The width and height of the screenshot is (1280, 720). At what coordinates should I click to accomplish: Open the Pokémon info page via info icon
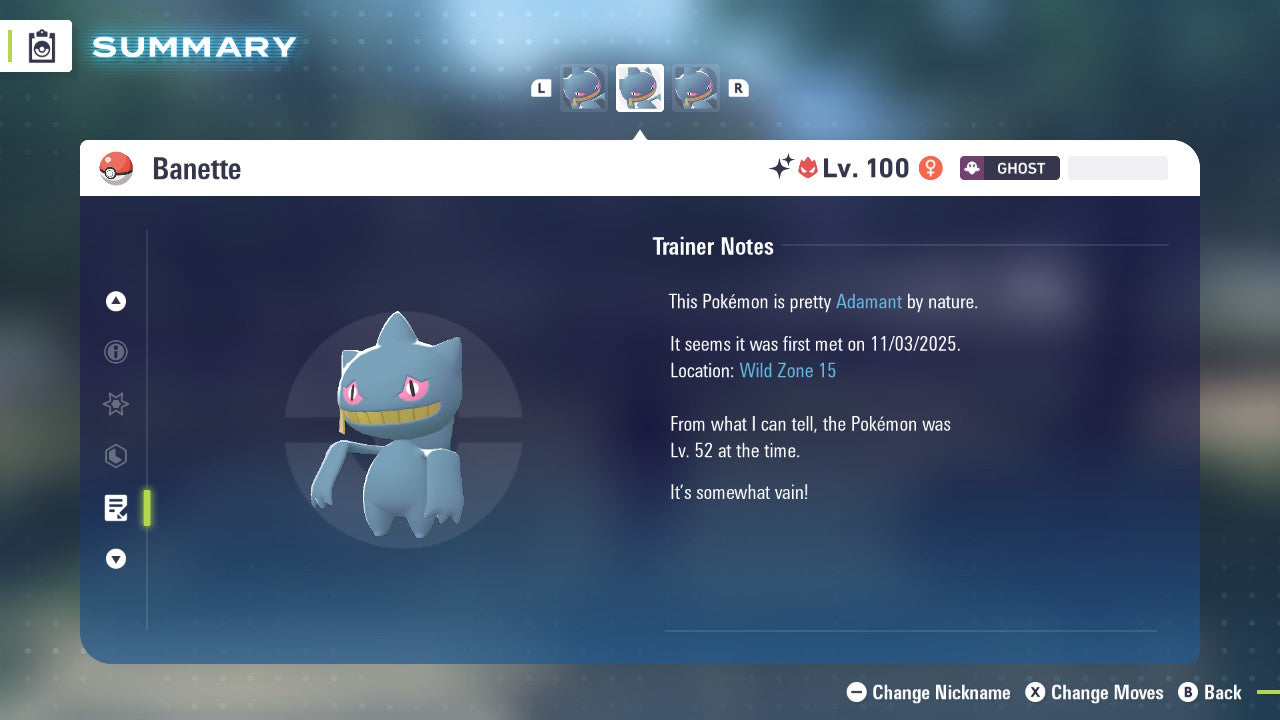click(116, 352)
